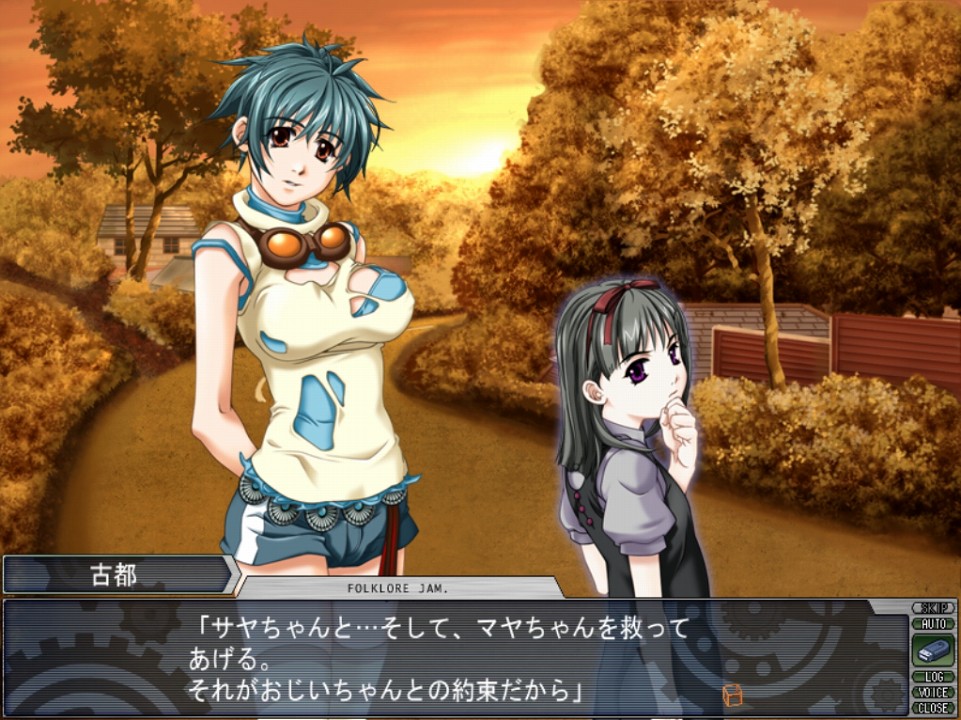This screenshot has width=961, height=720.
Task: Open the dialogue LOG
Action: point(931,678)
